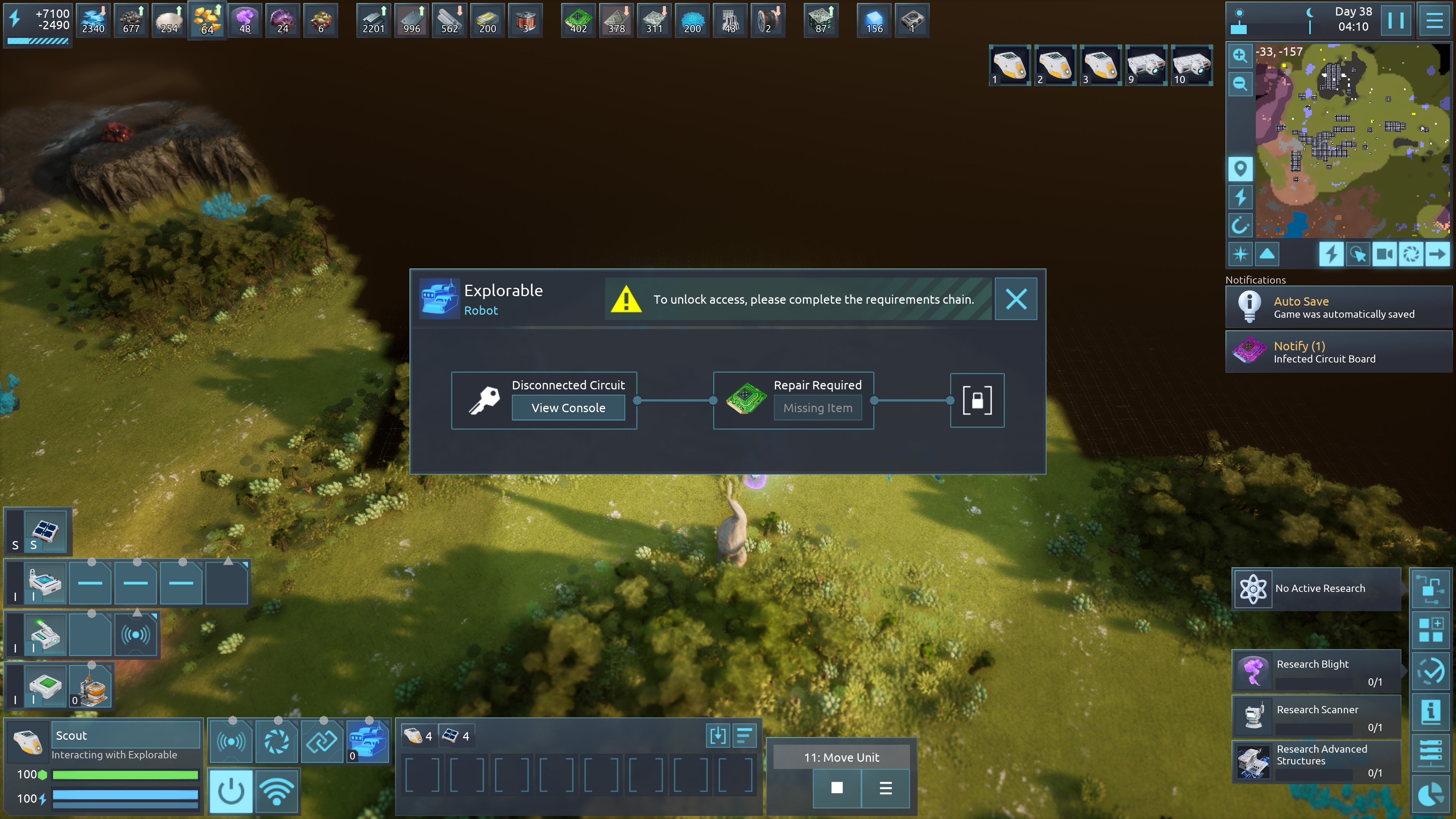Zoom in on the minimap
The width and height of the screenshot is (1456, 819).
(1240, 55)
